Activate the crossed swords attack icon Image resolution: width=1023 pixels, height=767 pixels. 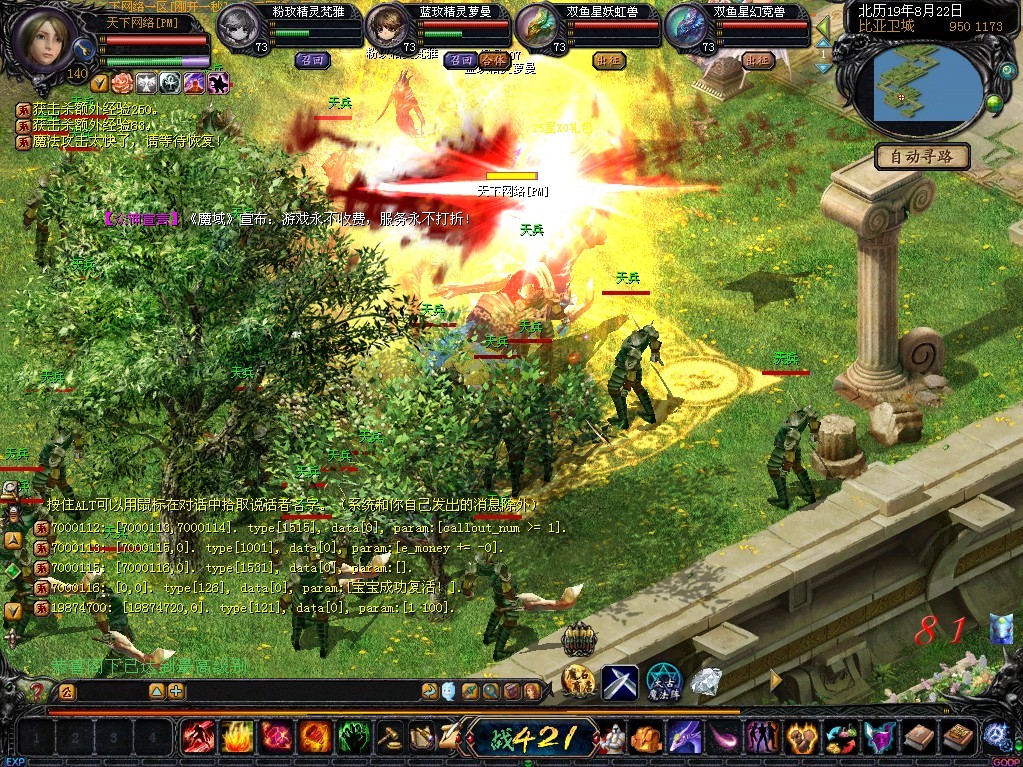[x=619, y=683]
